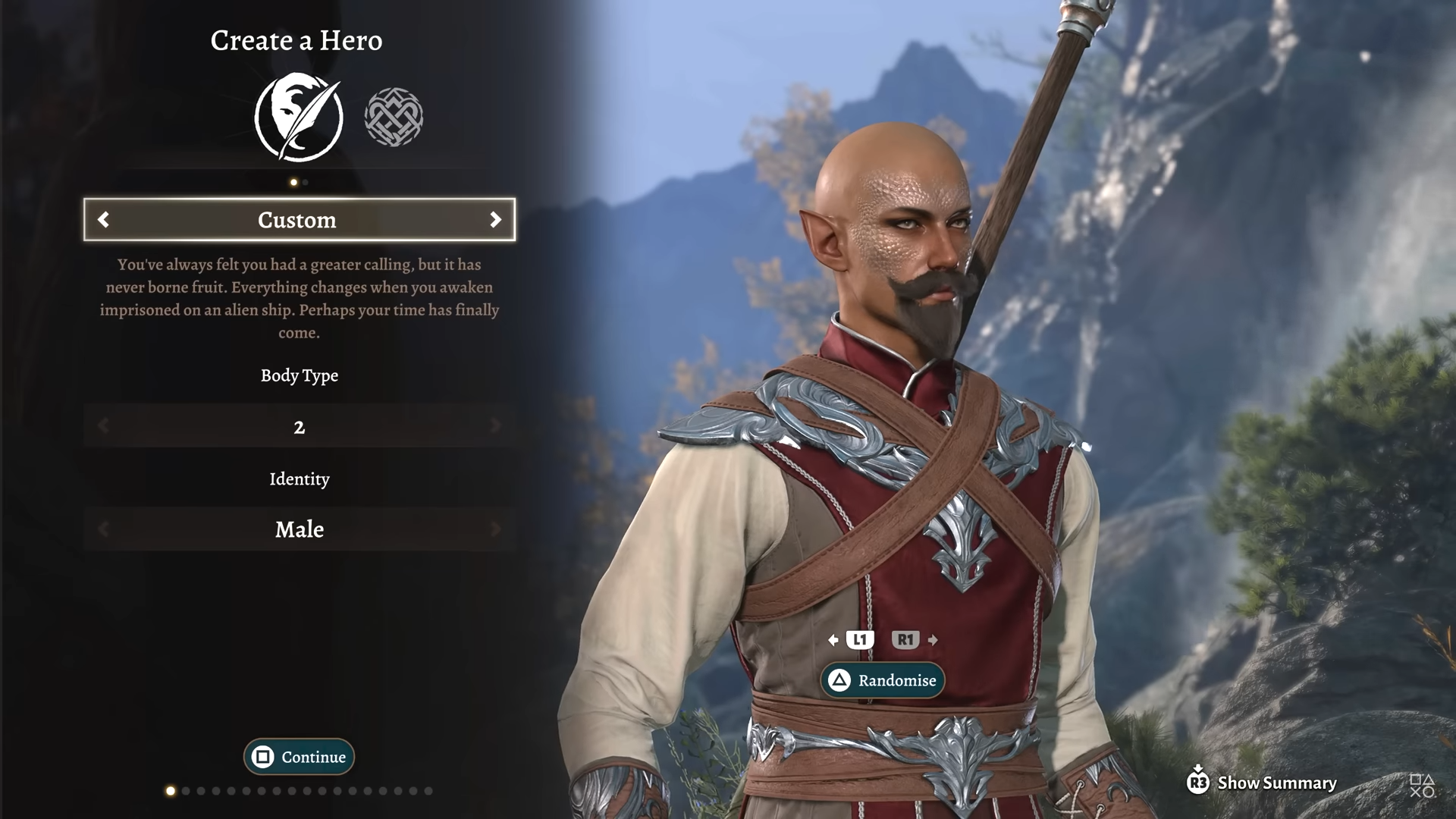Select previous origin with Custom left arrow
1456x819 pixels.
[x=104, y=220]
